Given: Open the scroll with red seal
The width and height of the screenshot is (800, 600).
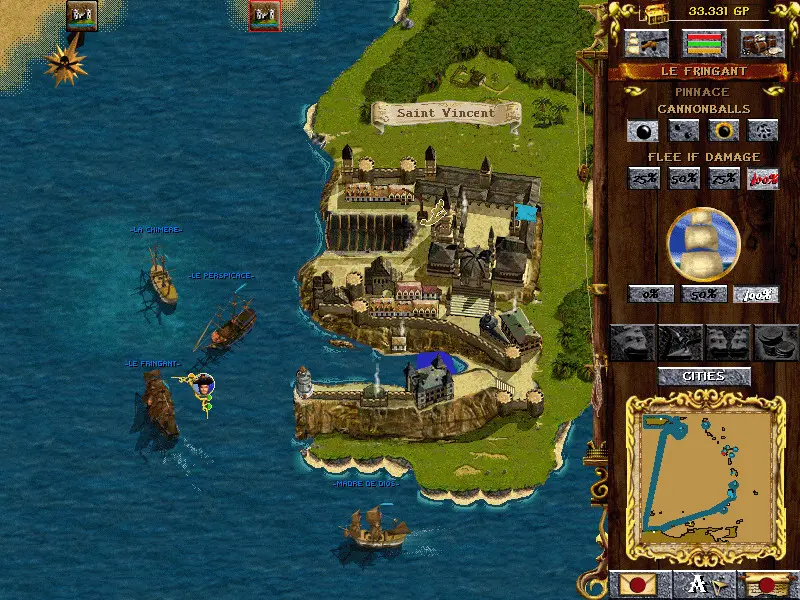Looking at the screenshot, I should [x=765, y=585].
